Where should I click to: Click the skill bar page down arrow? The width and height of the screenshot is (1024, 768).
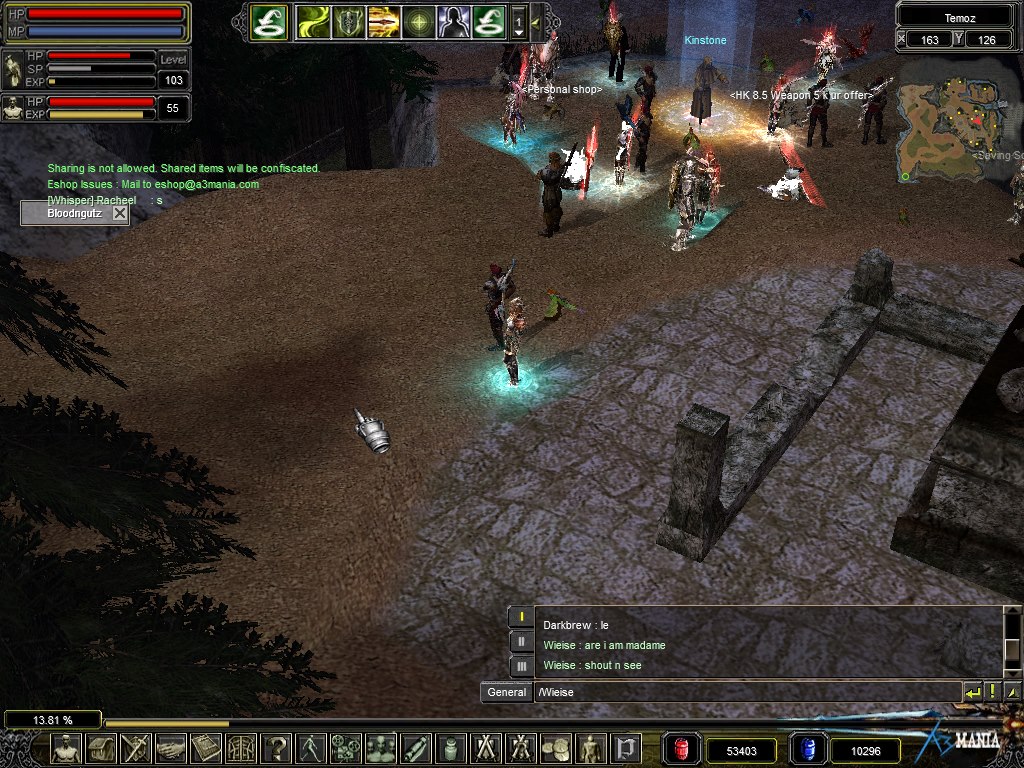[x=519, y=31]
